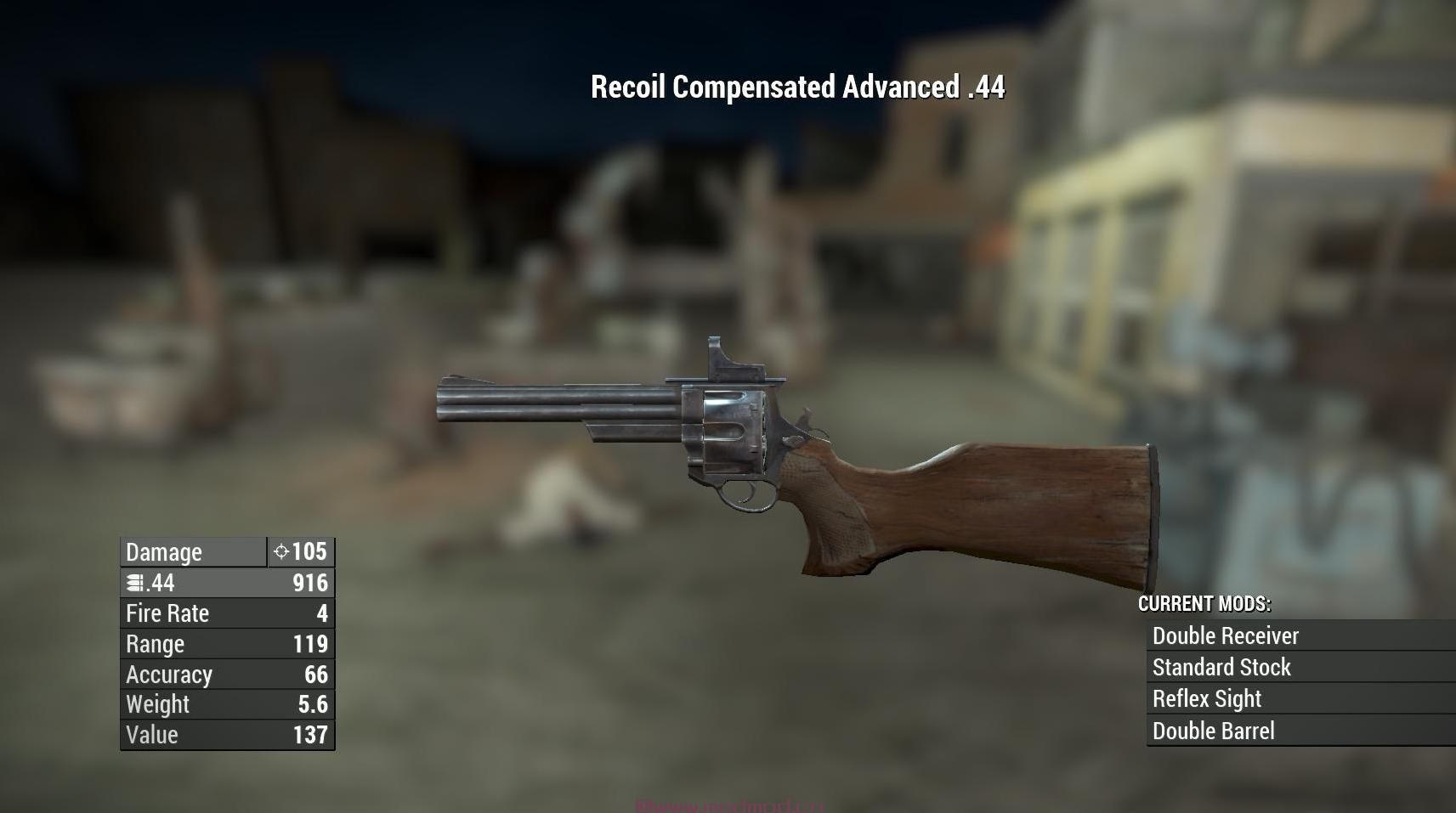Select the Double Barrel mod row
Viewport: 1456px width, 813px height.
tap(1213, 731)
